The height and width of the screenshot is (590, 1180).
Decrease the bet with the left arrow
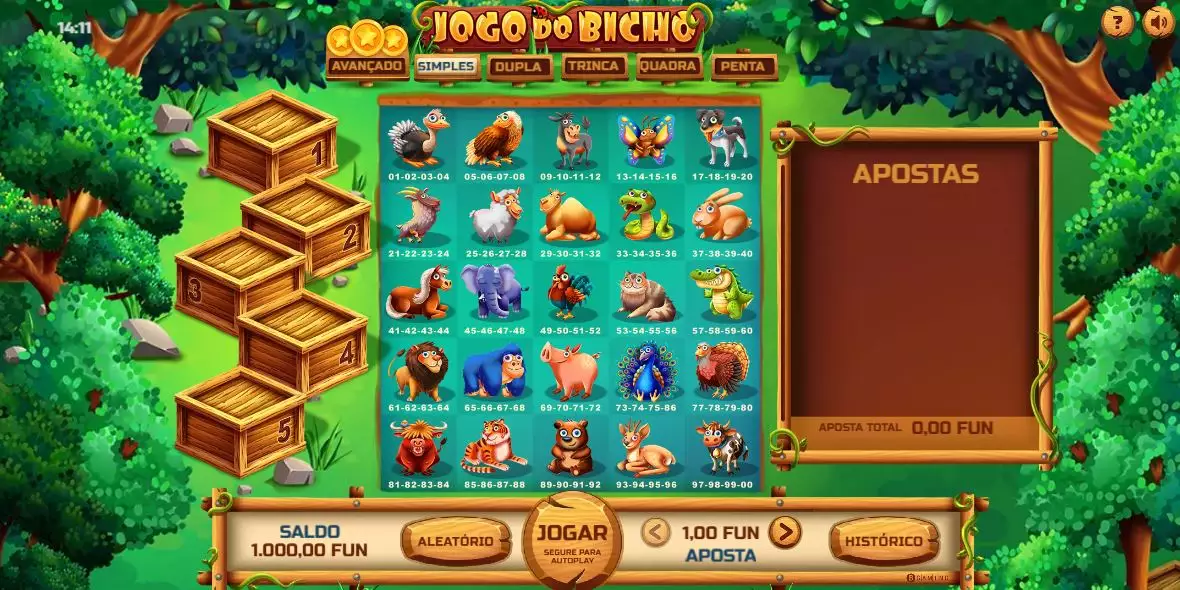[x=655, y=532]
